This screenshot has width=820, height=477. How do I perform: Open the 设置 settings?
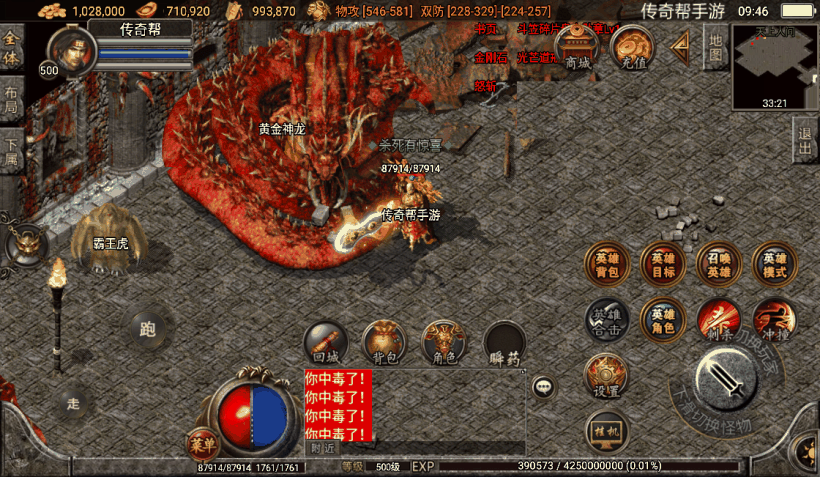click(x=606, y=376)
